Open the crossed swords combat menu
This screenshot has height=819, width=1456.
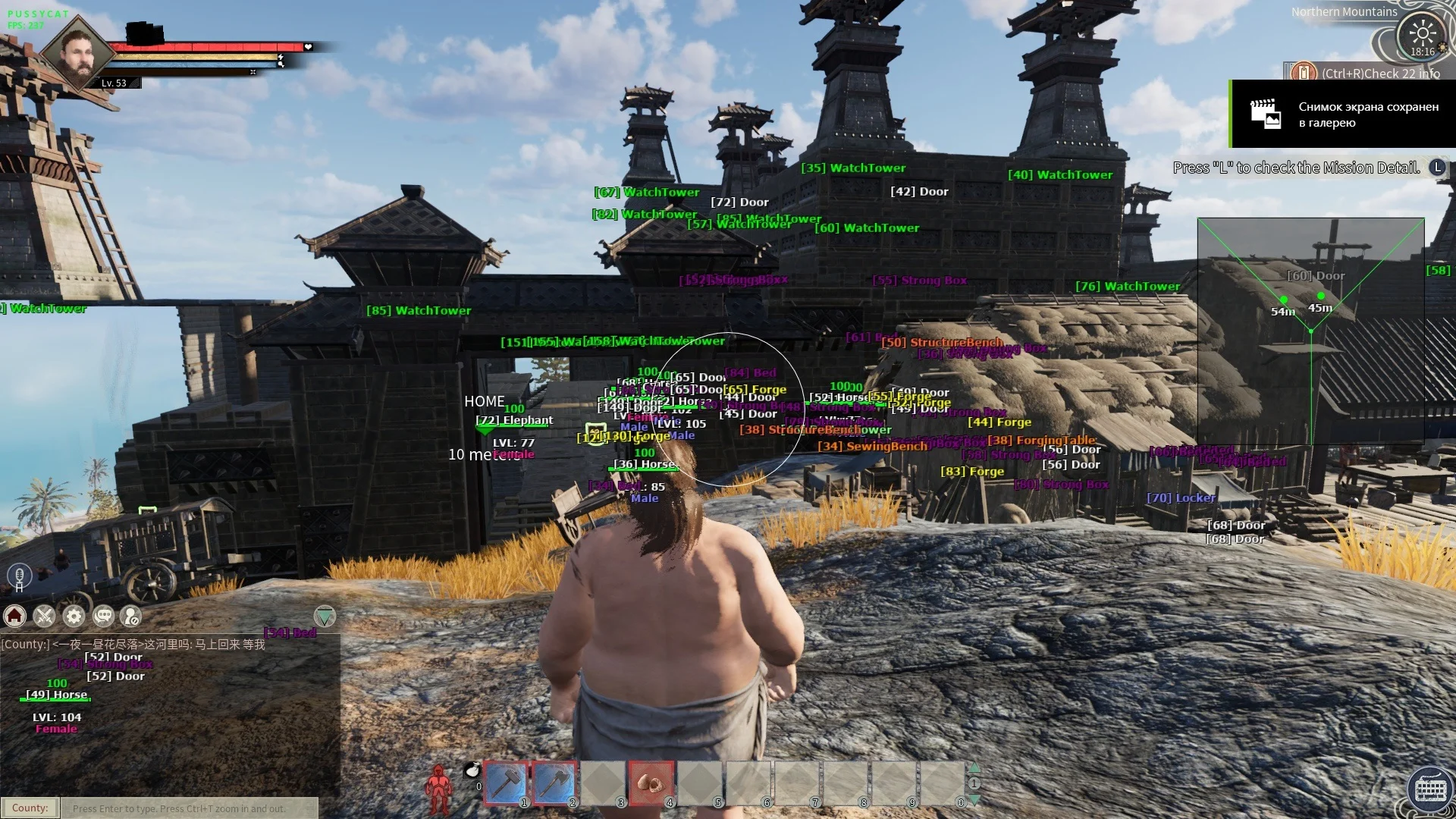click(x=44, y=617)
